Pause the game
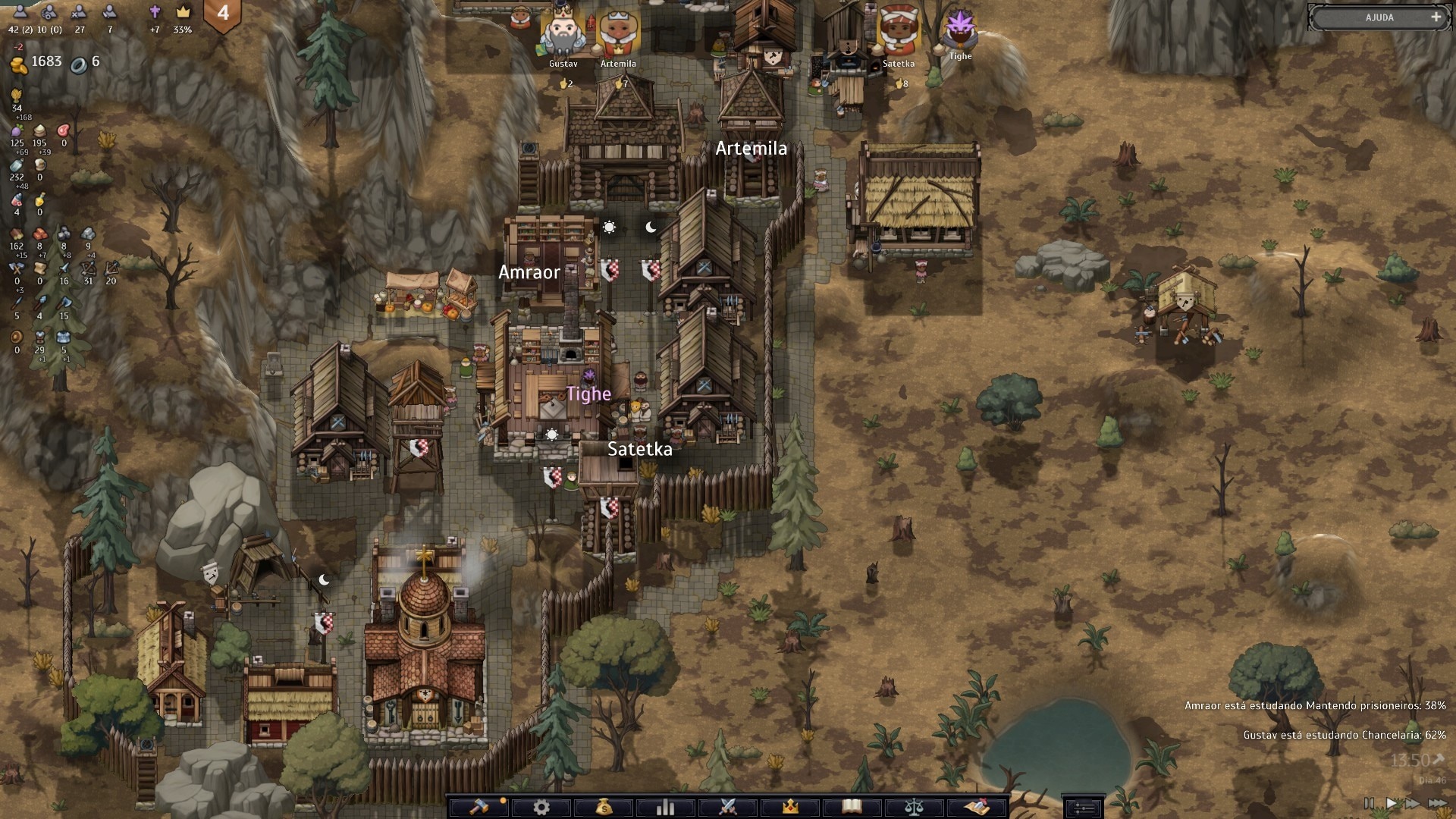1456x819 pixels. (1369, 803)
